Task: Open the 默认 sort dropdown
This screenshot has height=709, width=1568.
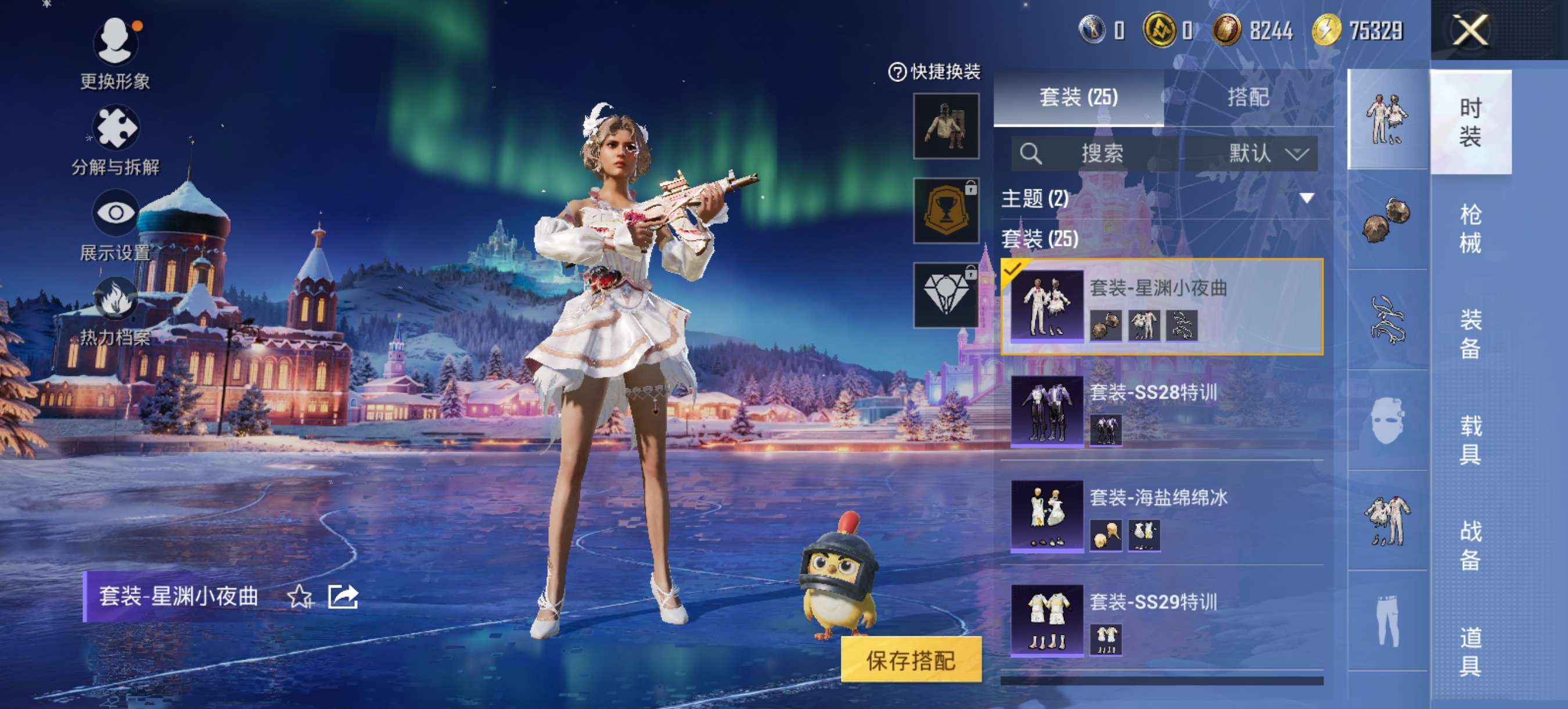Action: tap(1267, 153)
